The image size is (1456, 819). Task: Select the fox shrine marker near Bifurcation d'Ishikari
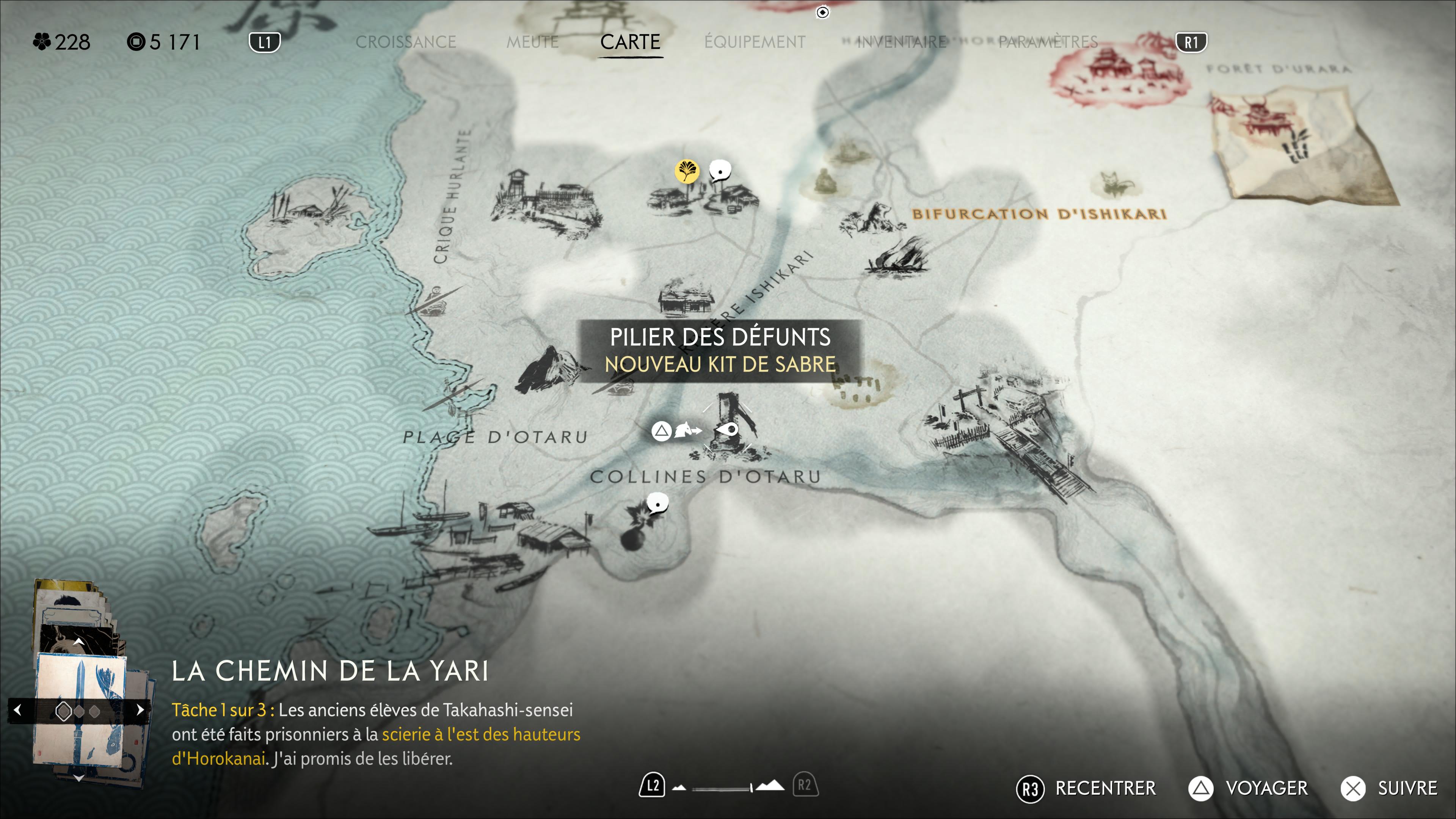1113,185
